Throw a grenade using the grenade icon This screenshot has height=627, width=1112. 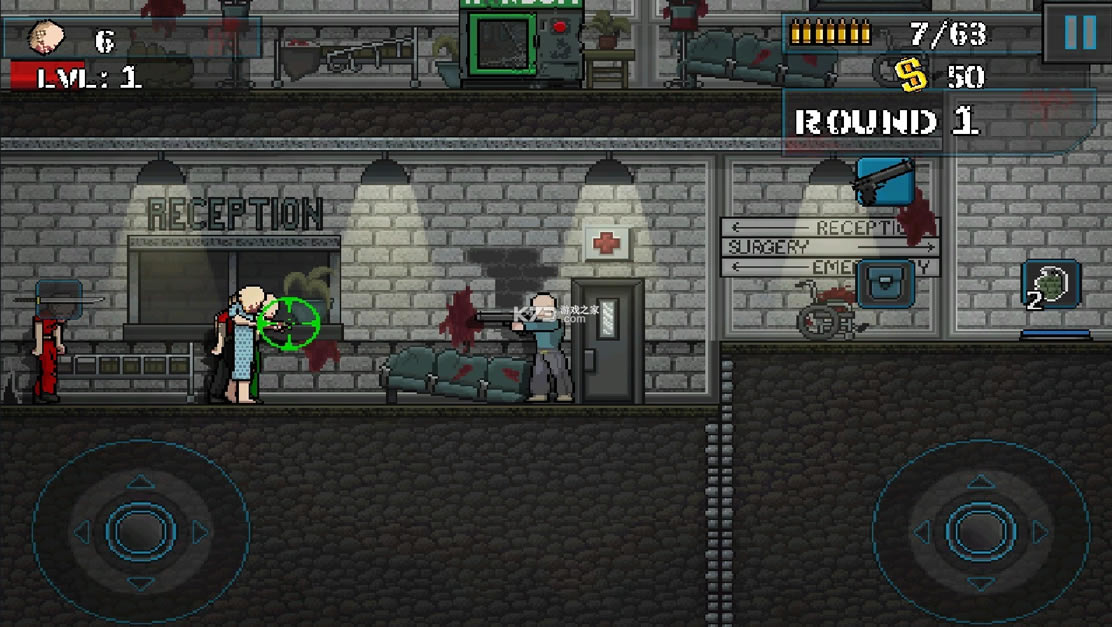click(1050, 285)
